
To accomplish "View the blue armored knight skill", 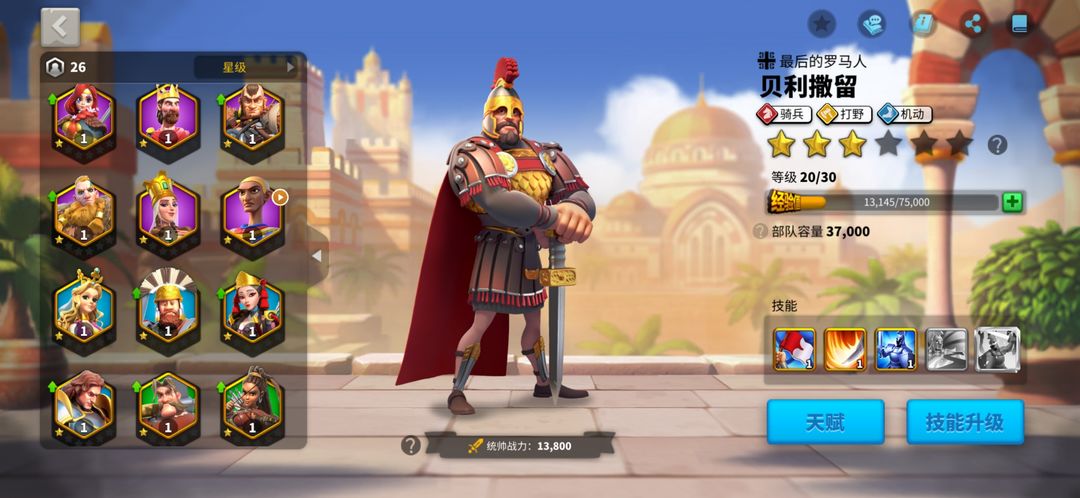I will point(896,349).
